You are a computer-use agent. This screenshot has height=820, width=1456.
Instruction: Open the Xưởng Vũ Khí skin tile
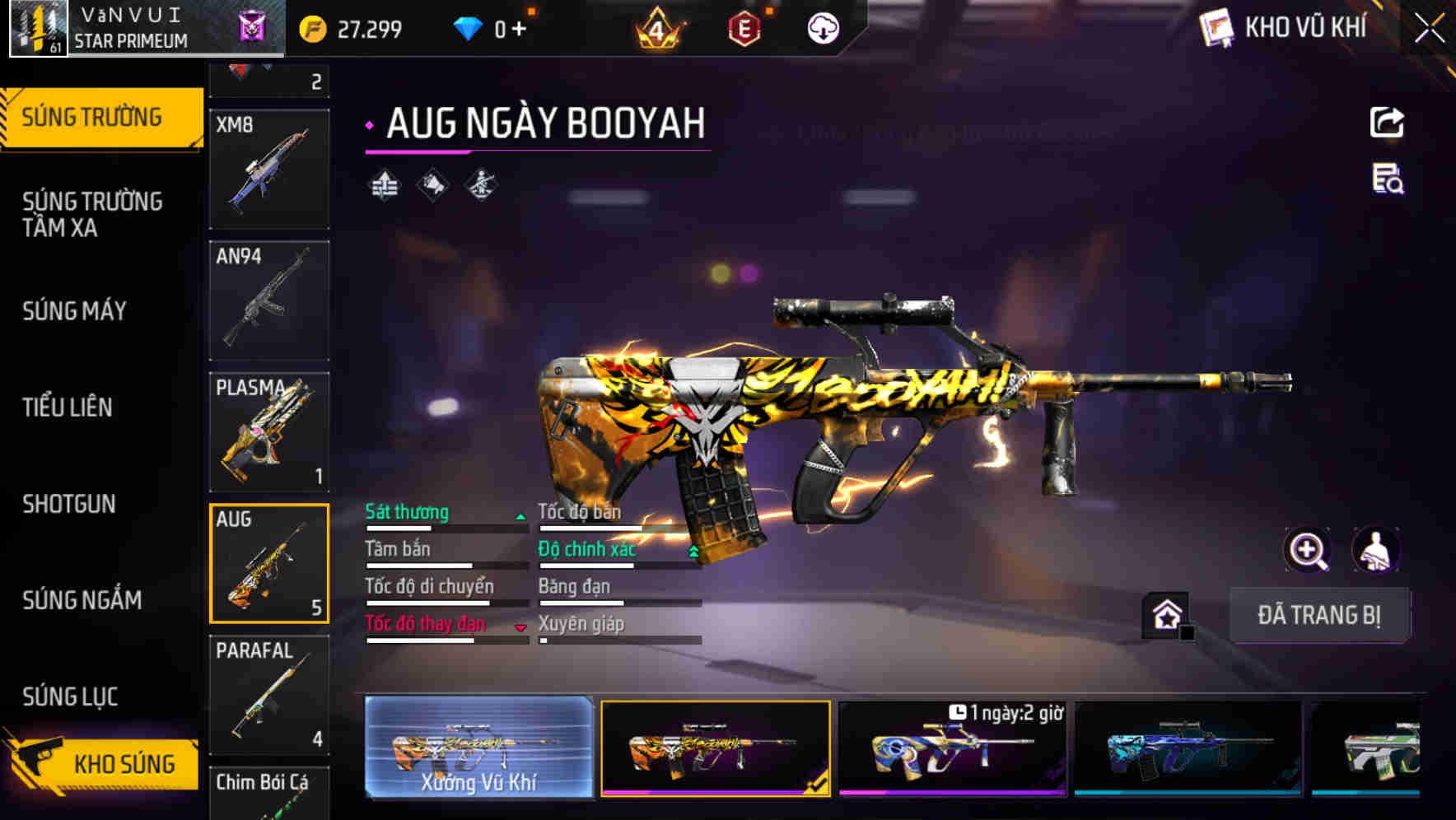tap(478, 747)
